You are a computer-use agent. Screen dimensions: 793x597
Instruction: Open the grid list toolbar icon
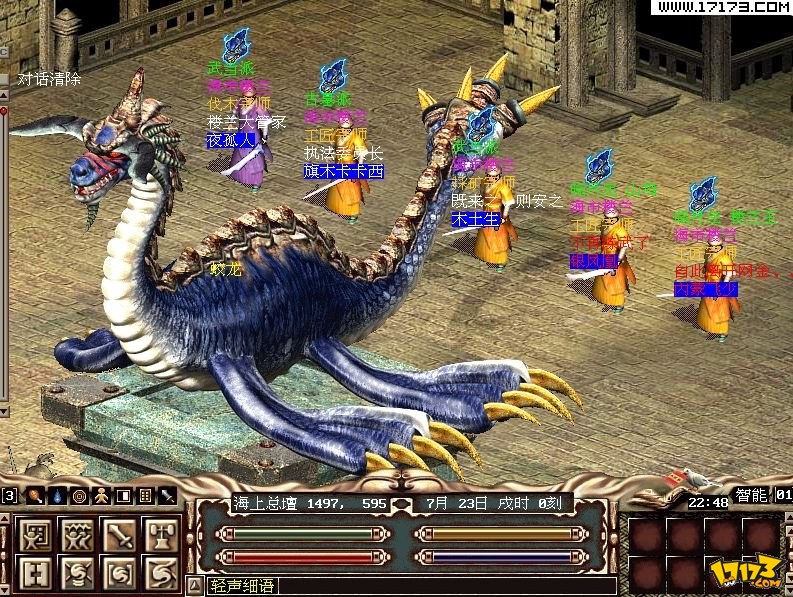pos(145,495)
